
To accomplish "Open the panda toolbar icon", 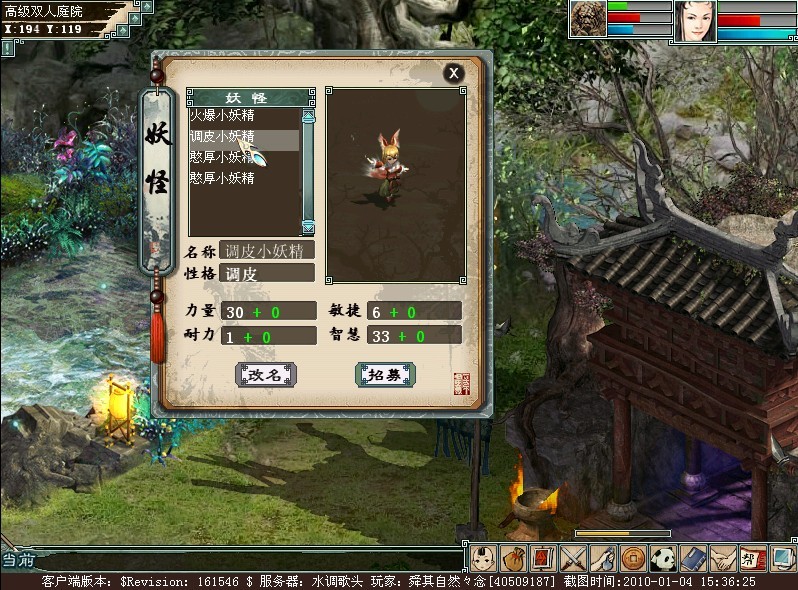I will tap(662, 558).
